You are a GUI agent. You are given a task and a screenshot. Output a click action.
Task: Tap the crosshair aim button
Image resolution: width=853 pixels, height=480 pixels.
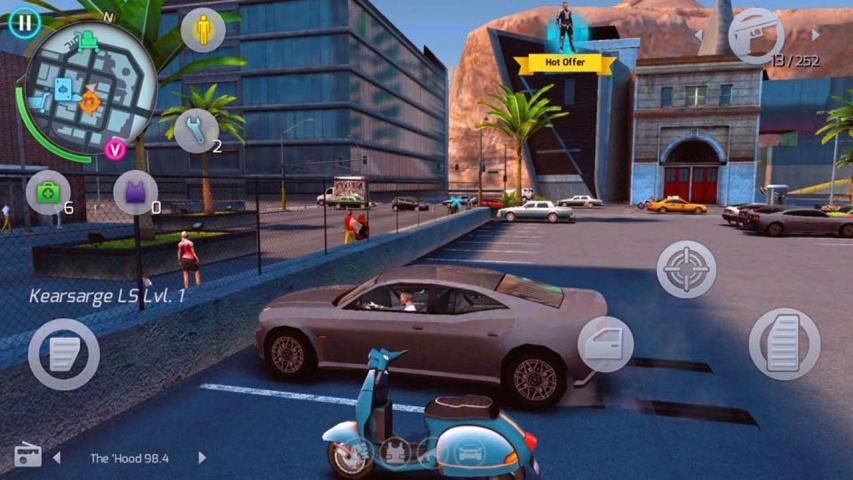pos(686,269)
